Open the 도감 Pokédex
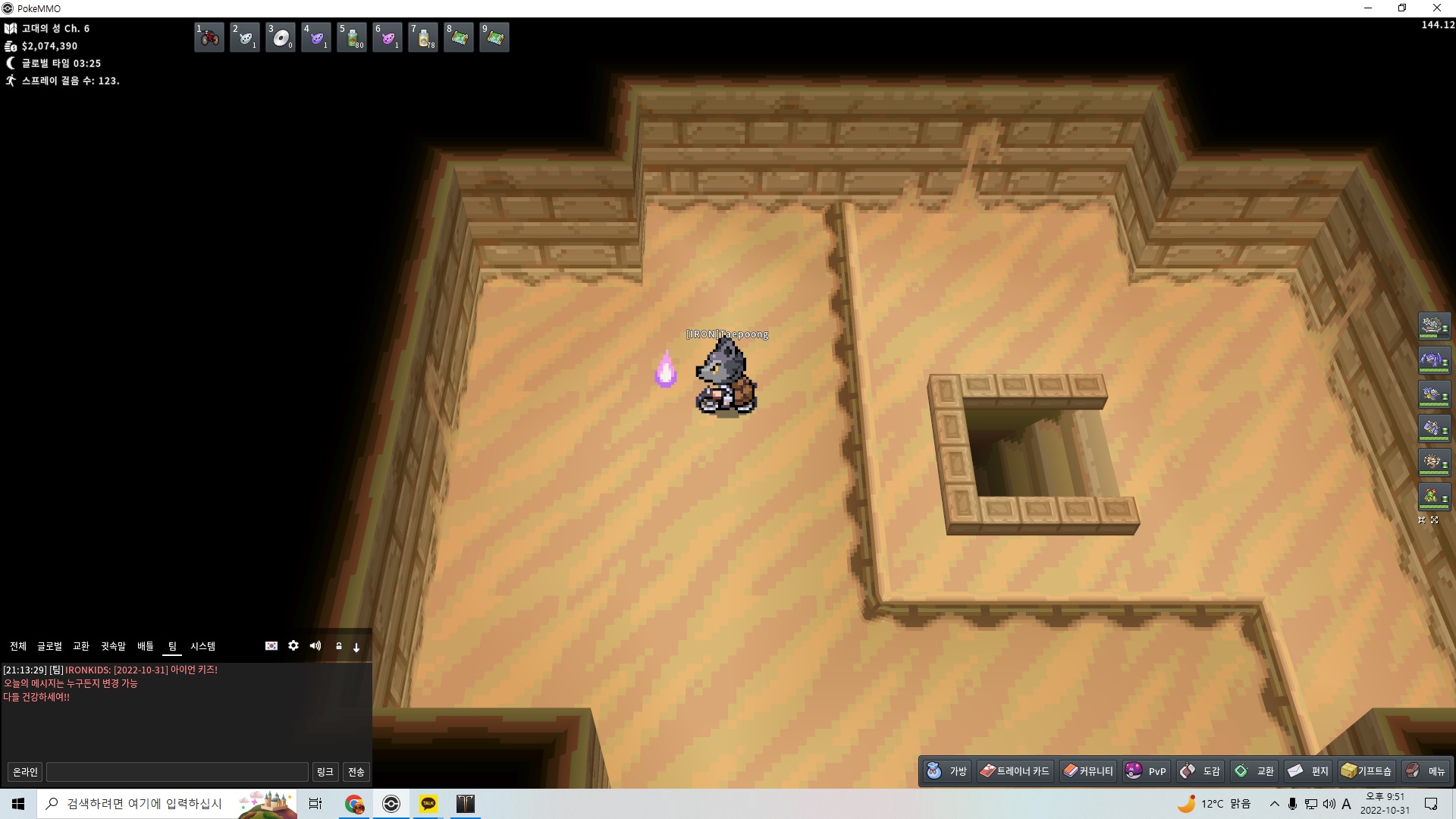Viewport: 1456px width, 819px height. [1200, 771]
